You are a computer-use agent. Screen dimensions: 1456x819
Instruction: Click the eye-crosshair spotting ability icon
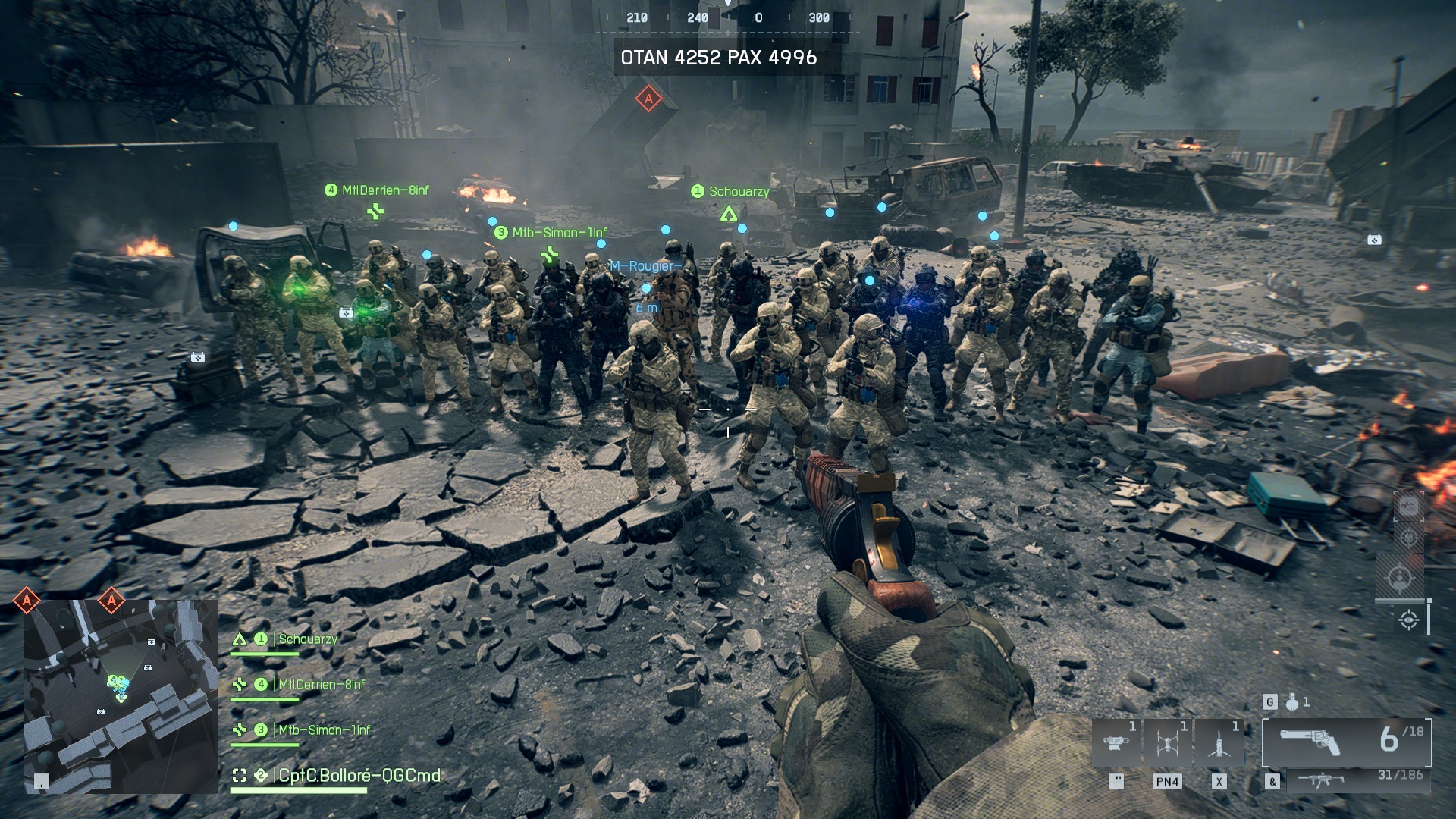coord(1409,620)
